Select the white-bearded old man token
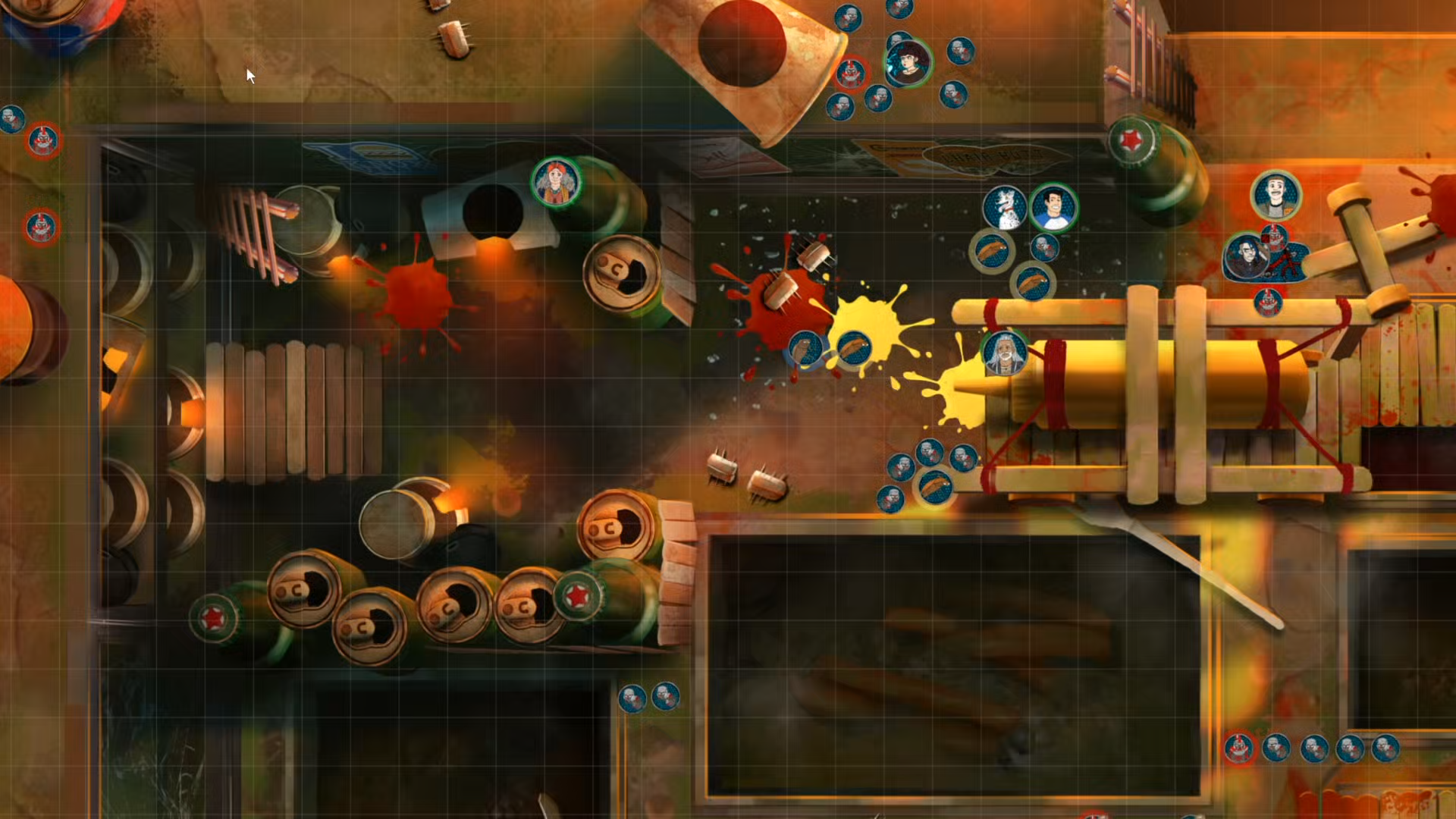The height and width of the screenshot is (819, 1456). coord(1005,353)
